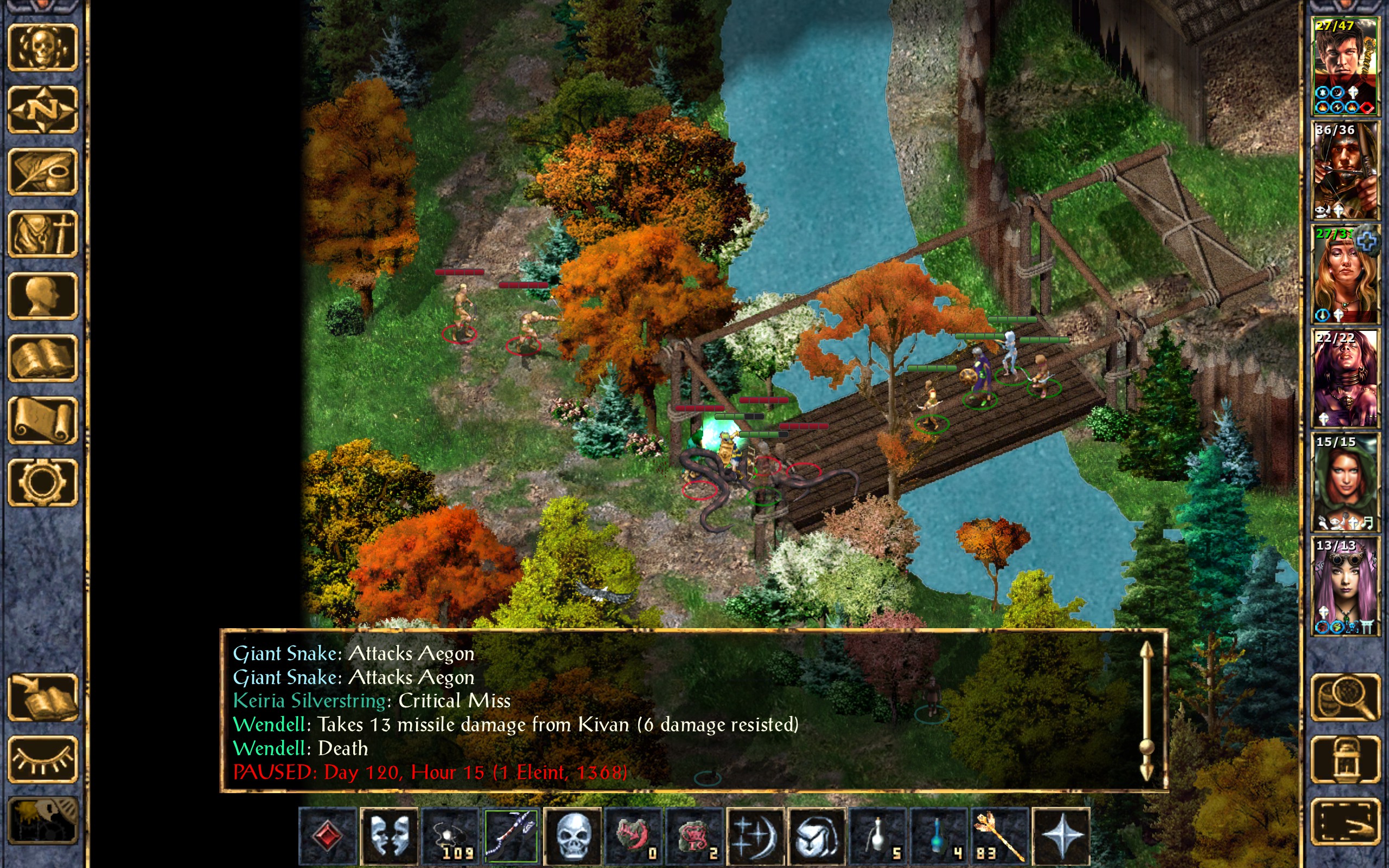Select the polearm weapon quick slot
Viewport: 1389px width, 868px height.
click(511, 836)
